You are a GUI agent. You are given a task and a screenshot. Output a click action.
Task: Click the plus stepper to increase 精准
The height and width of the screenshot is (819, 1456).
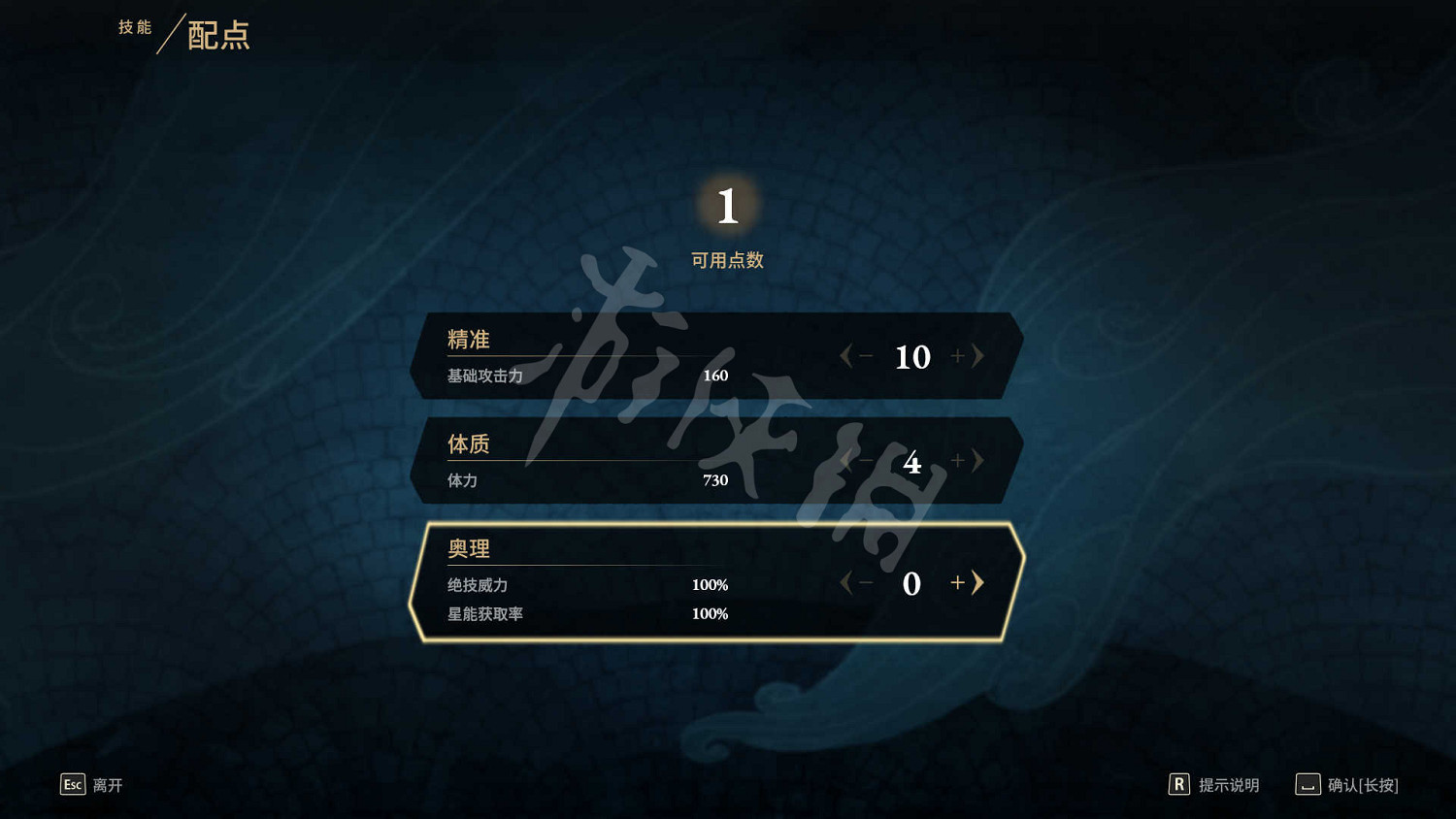(x=956, y=356)
